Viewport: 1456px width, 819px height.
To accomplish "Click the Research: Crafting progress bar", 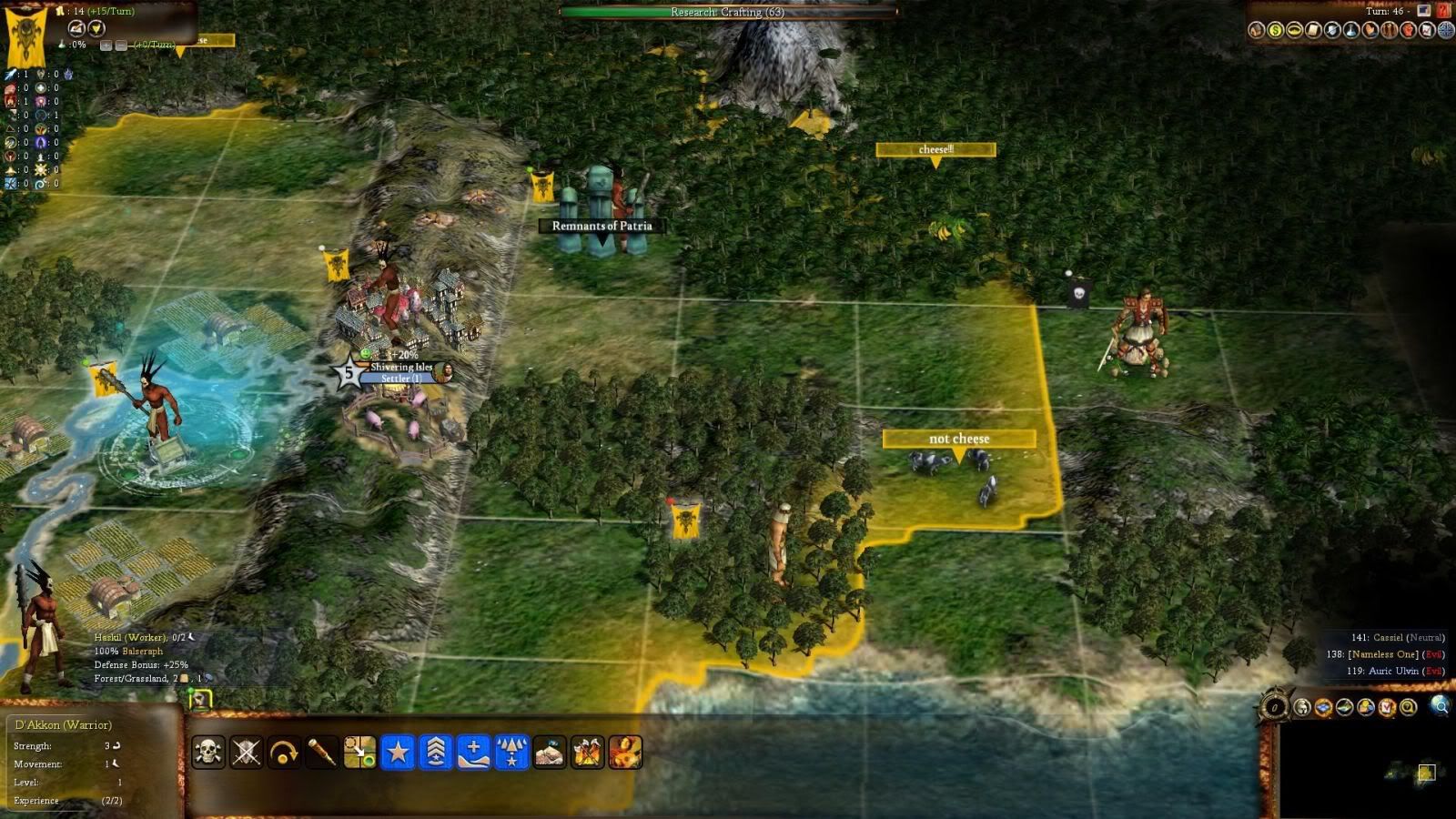I will [x=727, y=12].
